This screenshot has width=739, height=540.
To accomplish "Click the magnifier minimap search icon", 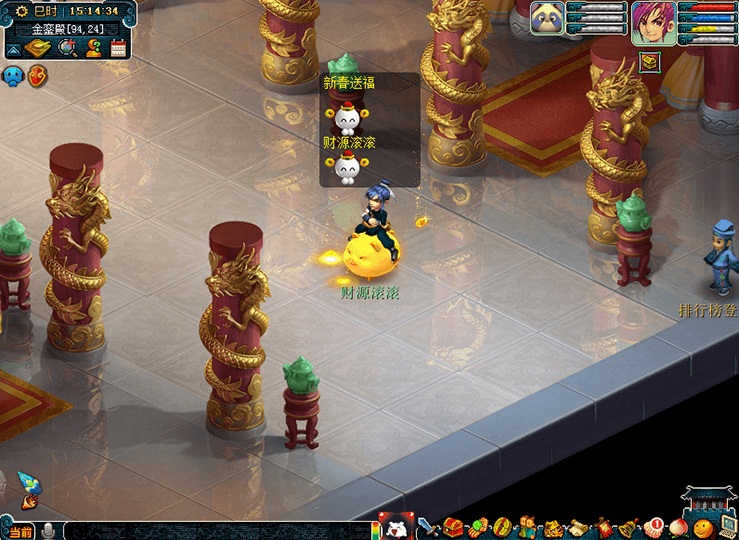I will (67, 48).
